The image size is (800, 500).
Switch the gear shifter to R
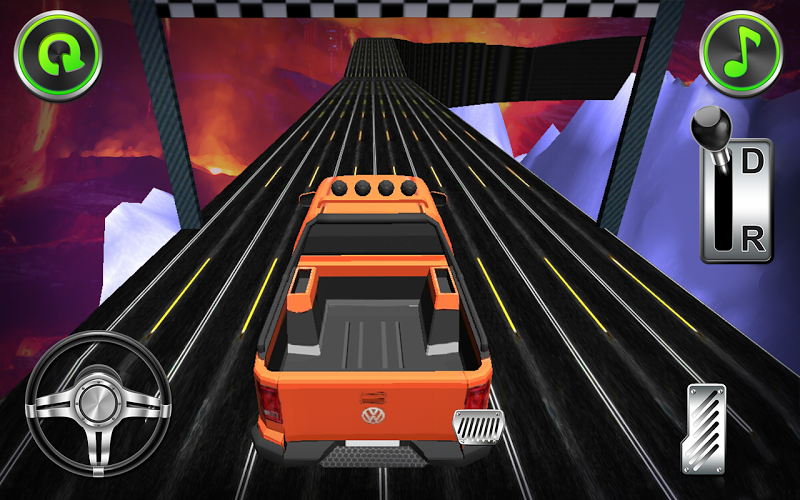(x=753, y=239)
